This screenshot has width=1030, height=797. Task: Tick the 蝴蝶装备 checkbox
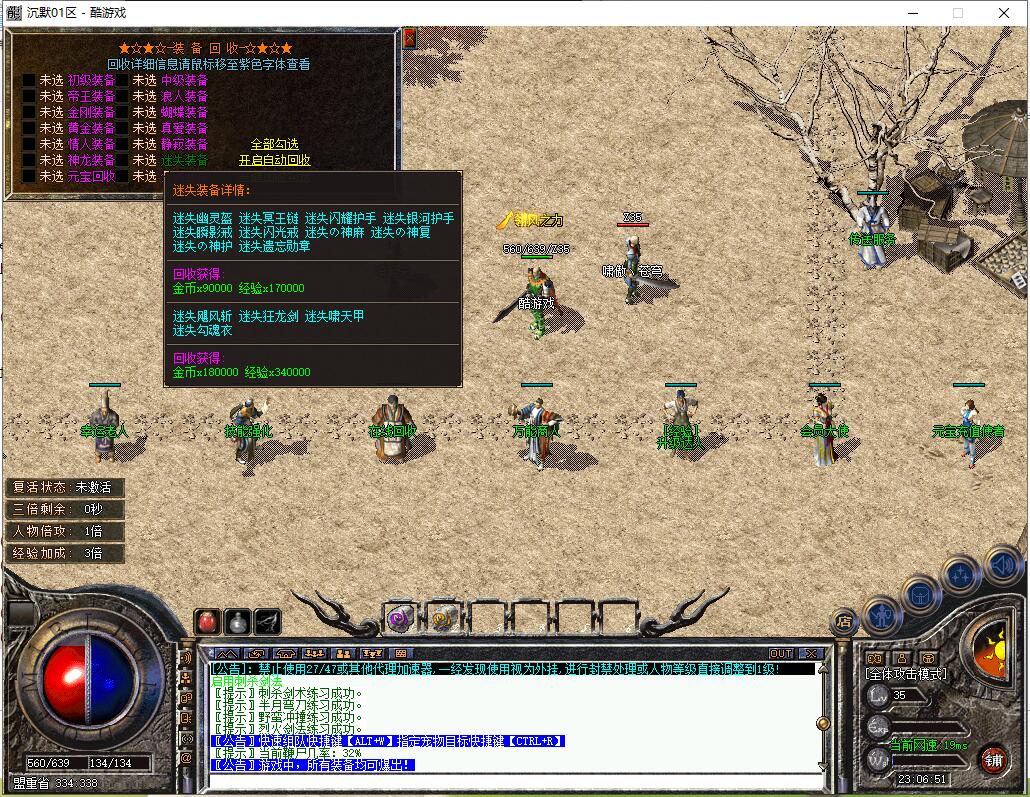click(x=122, y=112)
